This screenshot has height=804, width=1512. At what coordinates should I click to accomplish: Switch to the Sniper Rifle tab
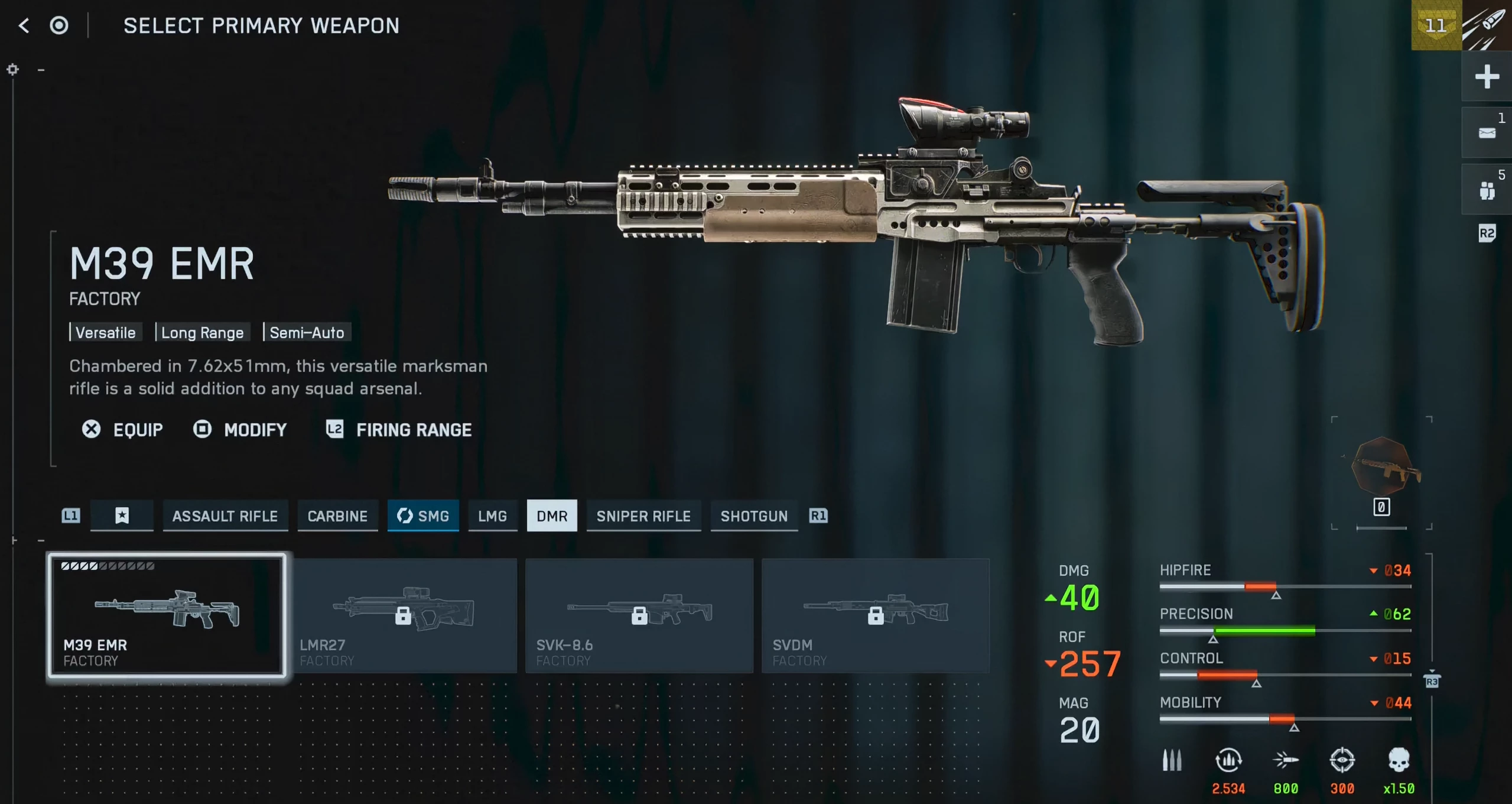pos(643,516)
